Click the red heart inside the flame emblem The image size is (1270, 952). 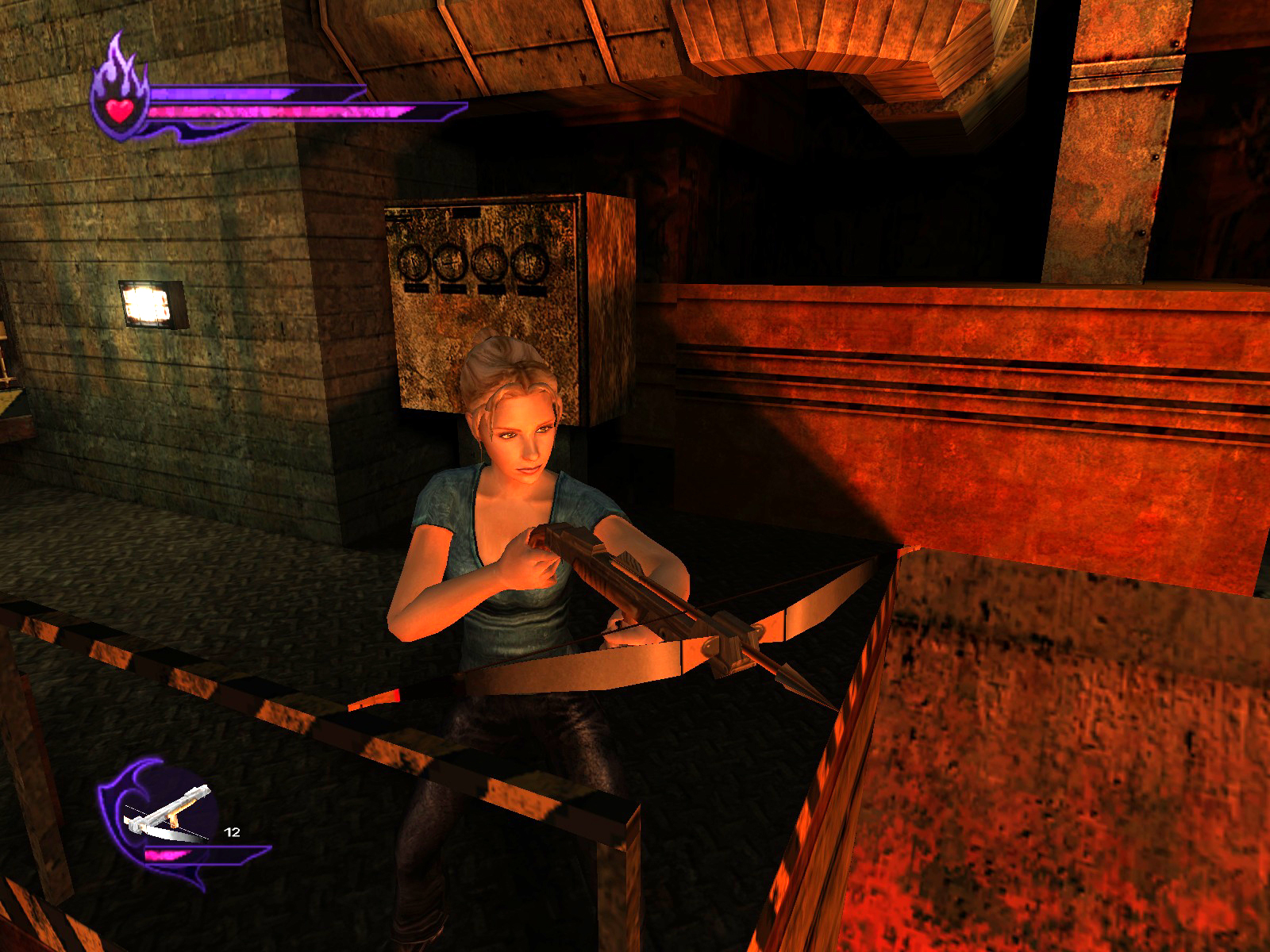tap(121, 109)
